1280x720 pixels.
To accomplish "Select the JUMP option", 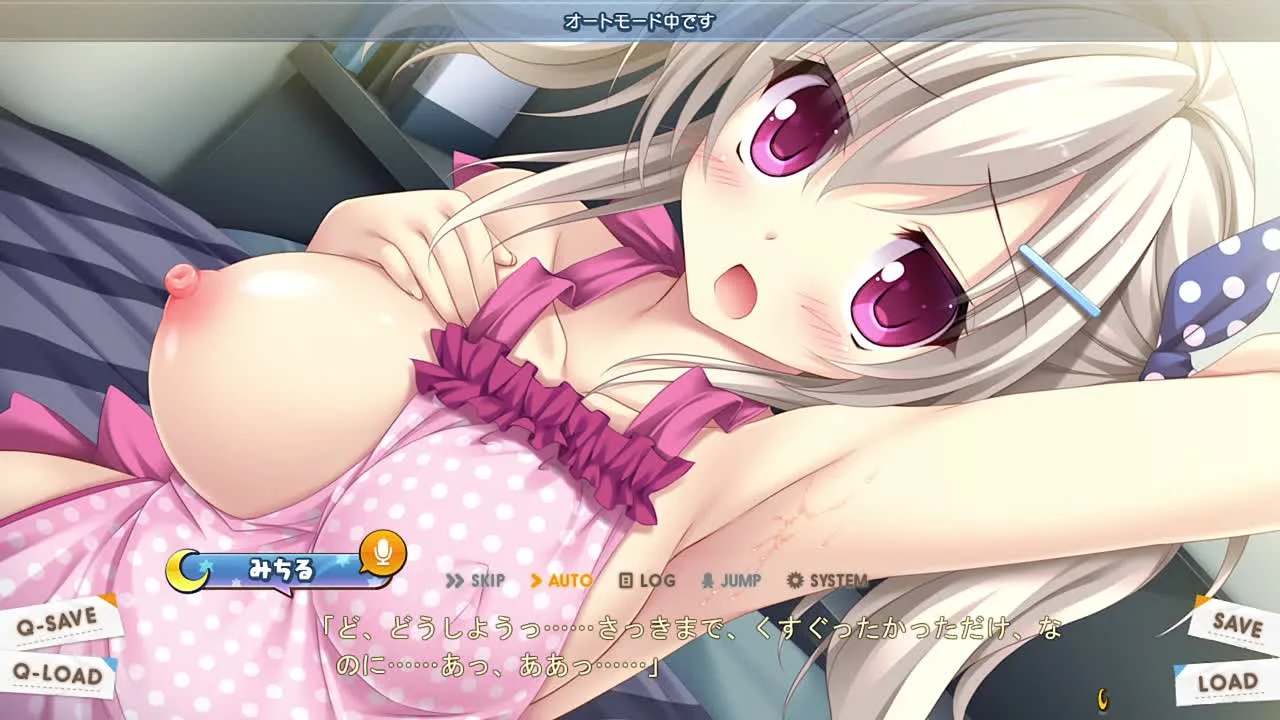I will point(731,581).
